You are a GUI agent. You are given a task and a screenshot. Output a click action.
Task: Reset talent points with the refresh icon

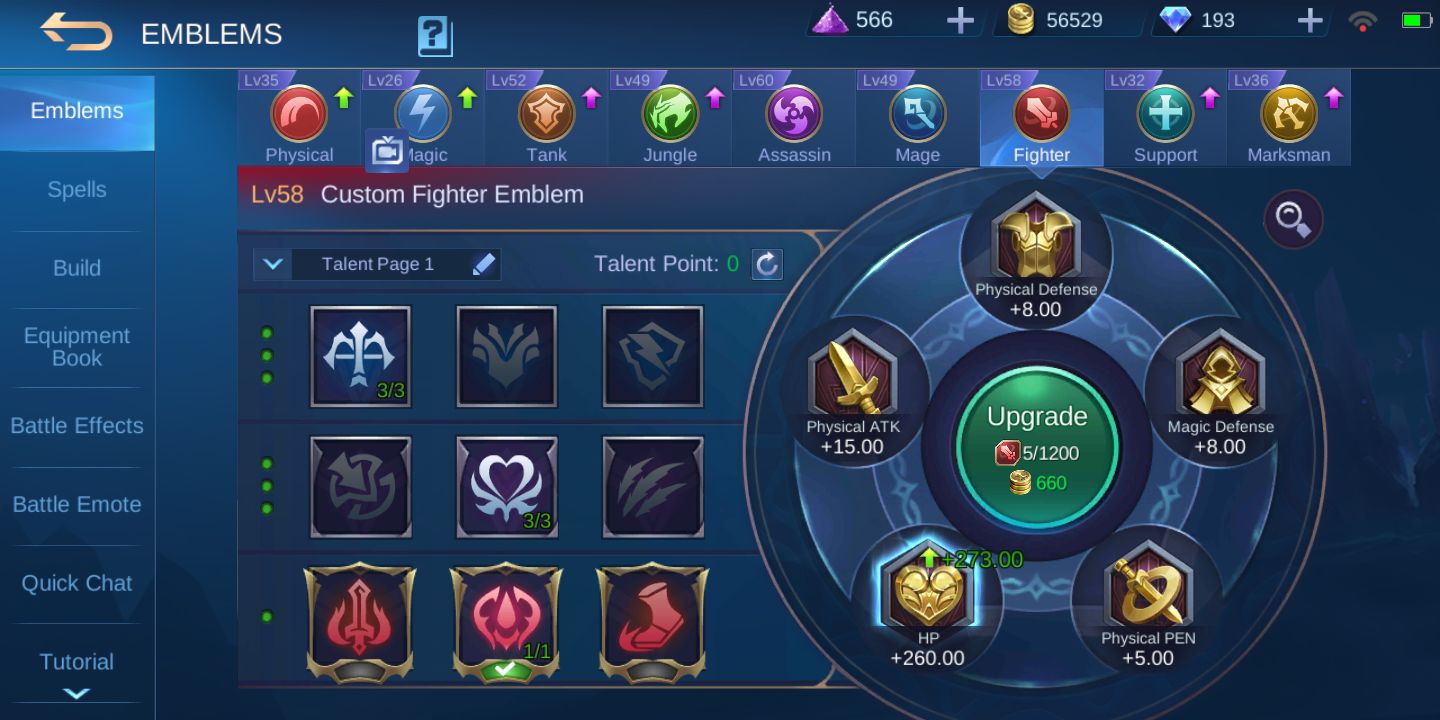766,264
